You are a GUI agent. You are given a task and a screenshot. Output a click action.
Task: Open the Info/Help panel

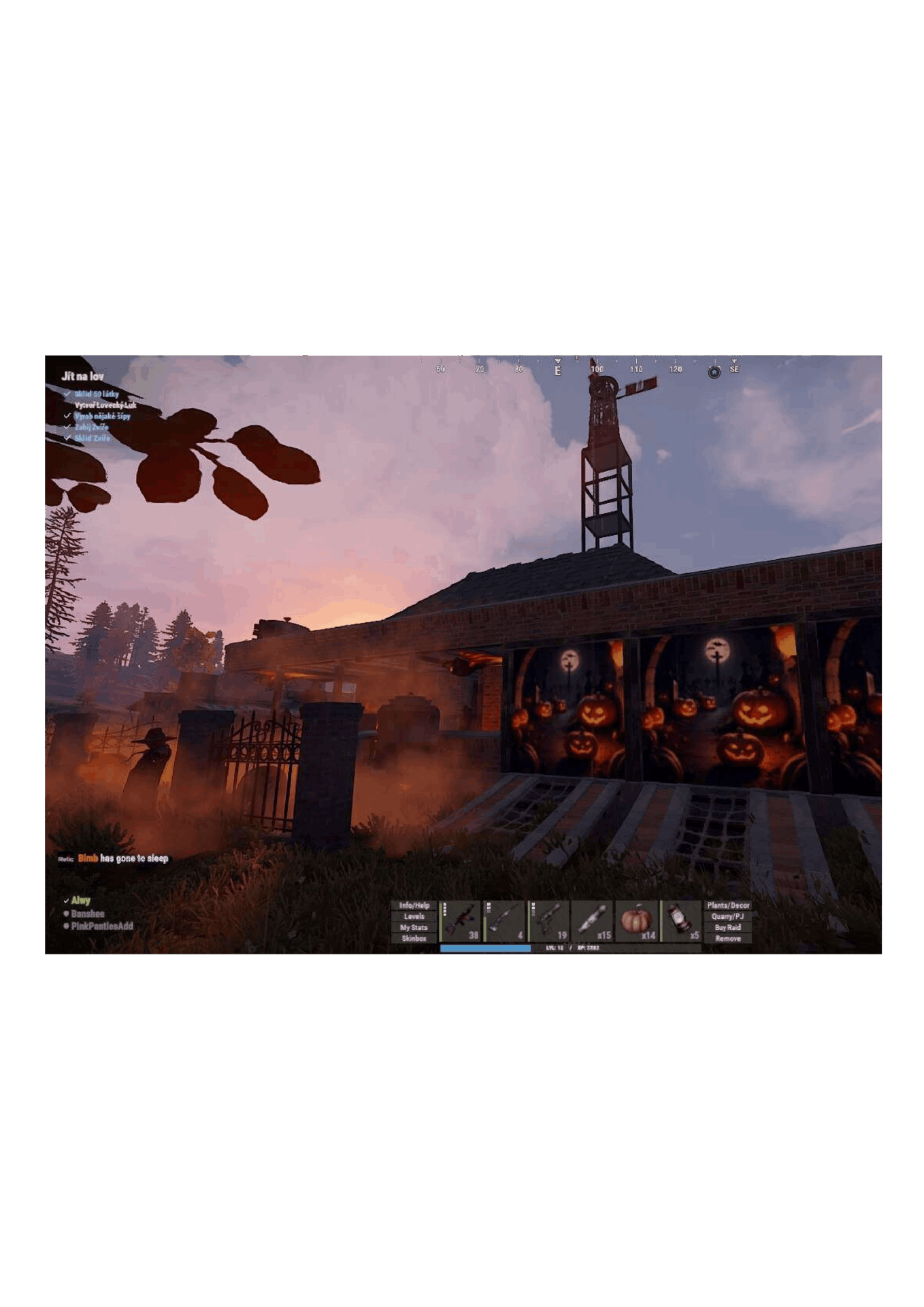coord(414,905)
